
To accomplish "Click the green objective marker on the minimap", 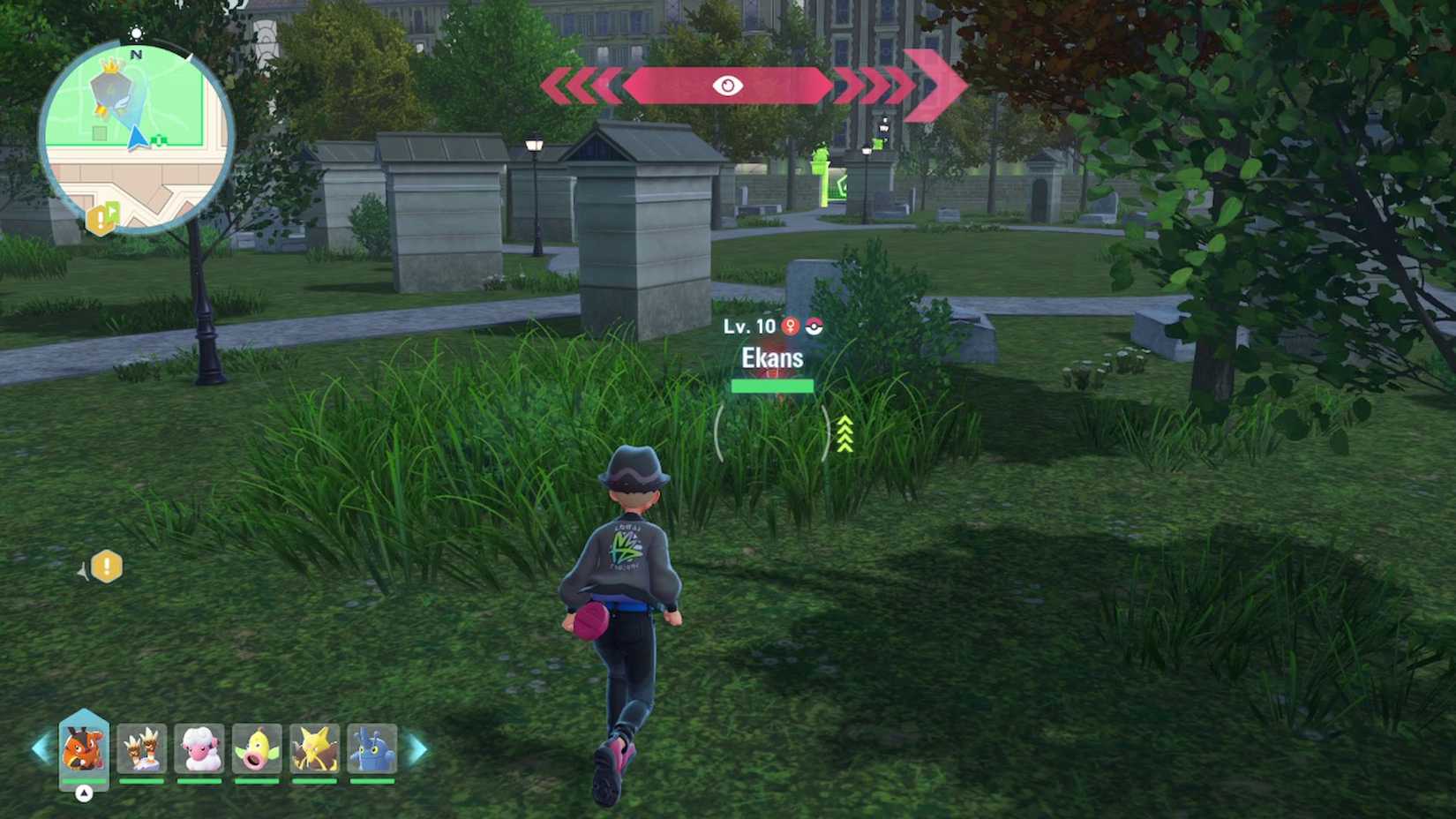I will (160, 140).
